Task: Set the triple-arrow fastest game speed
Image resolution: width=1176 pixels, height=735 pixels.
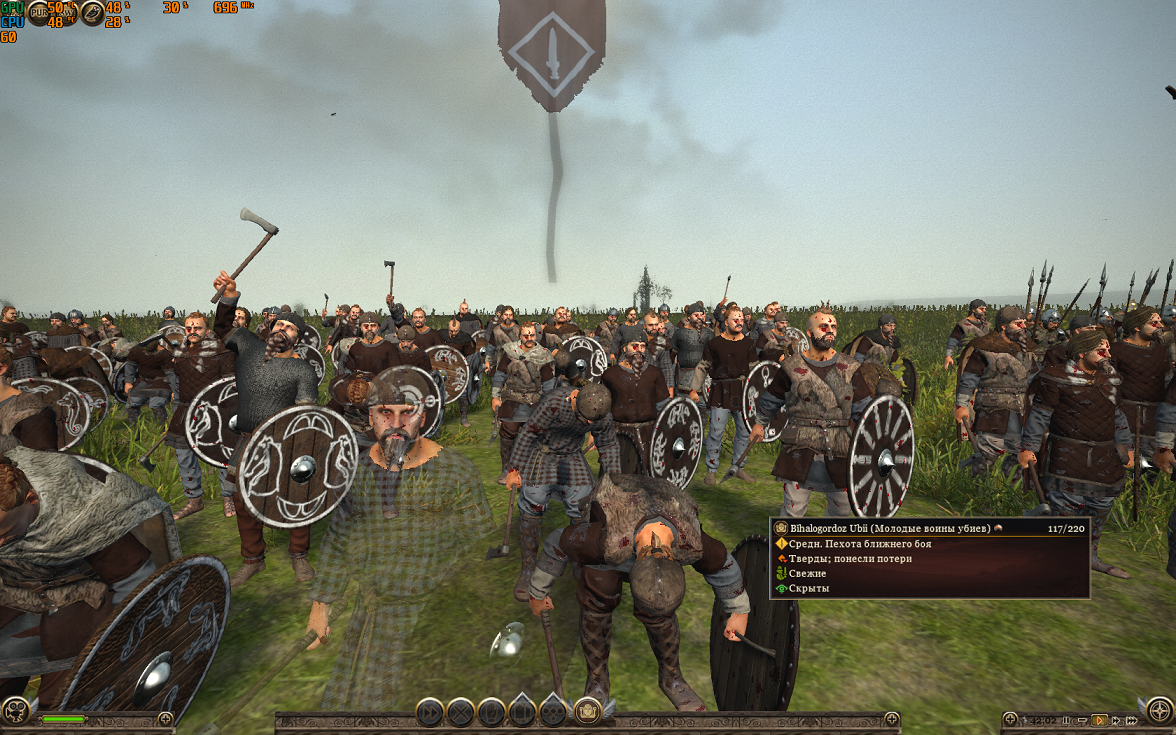Action: point(1130,720)
